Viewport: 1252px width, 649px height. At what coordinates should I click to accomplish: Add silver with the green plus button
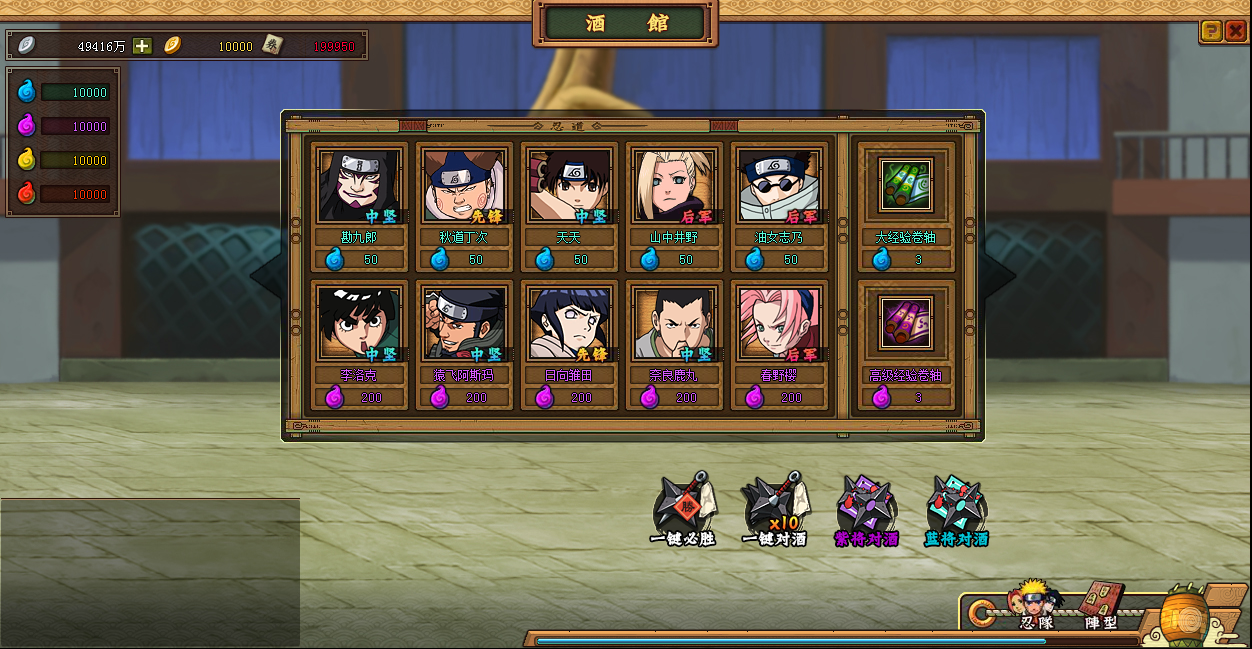pyautogui.click(x=143, y=45)
